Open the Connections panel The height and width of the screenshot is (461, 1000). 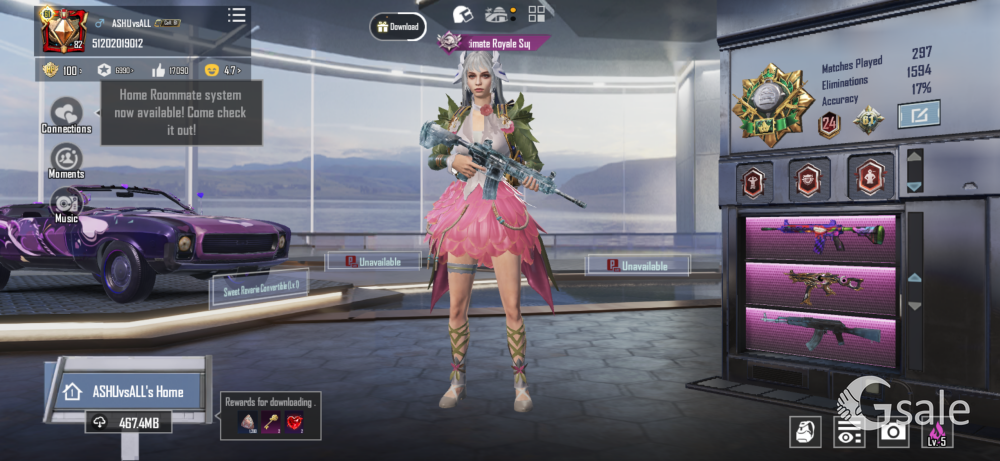click(x=66, y=115)
